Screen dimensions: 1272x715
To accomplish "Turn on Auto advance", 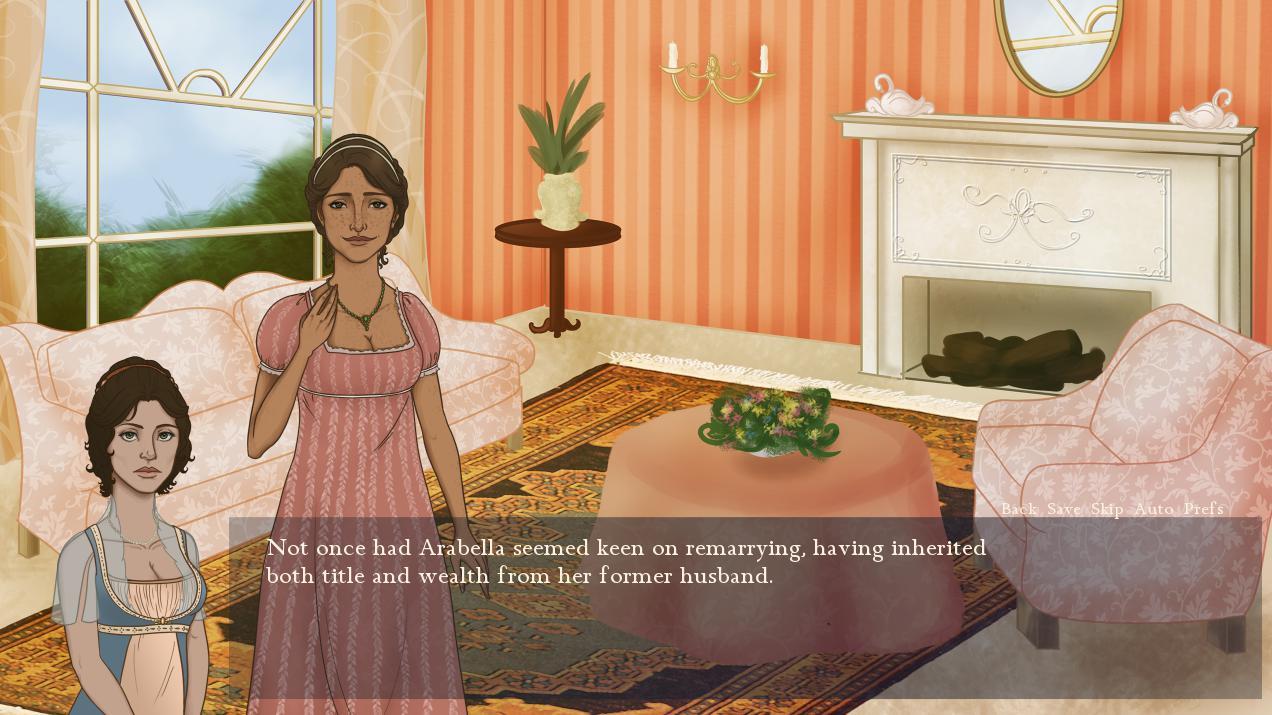I will (x=1153, y=509).
